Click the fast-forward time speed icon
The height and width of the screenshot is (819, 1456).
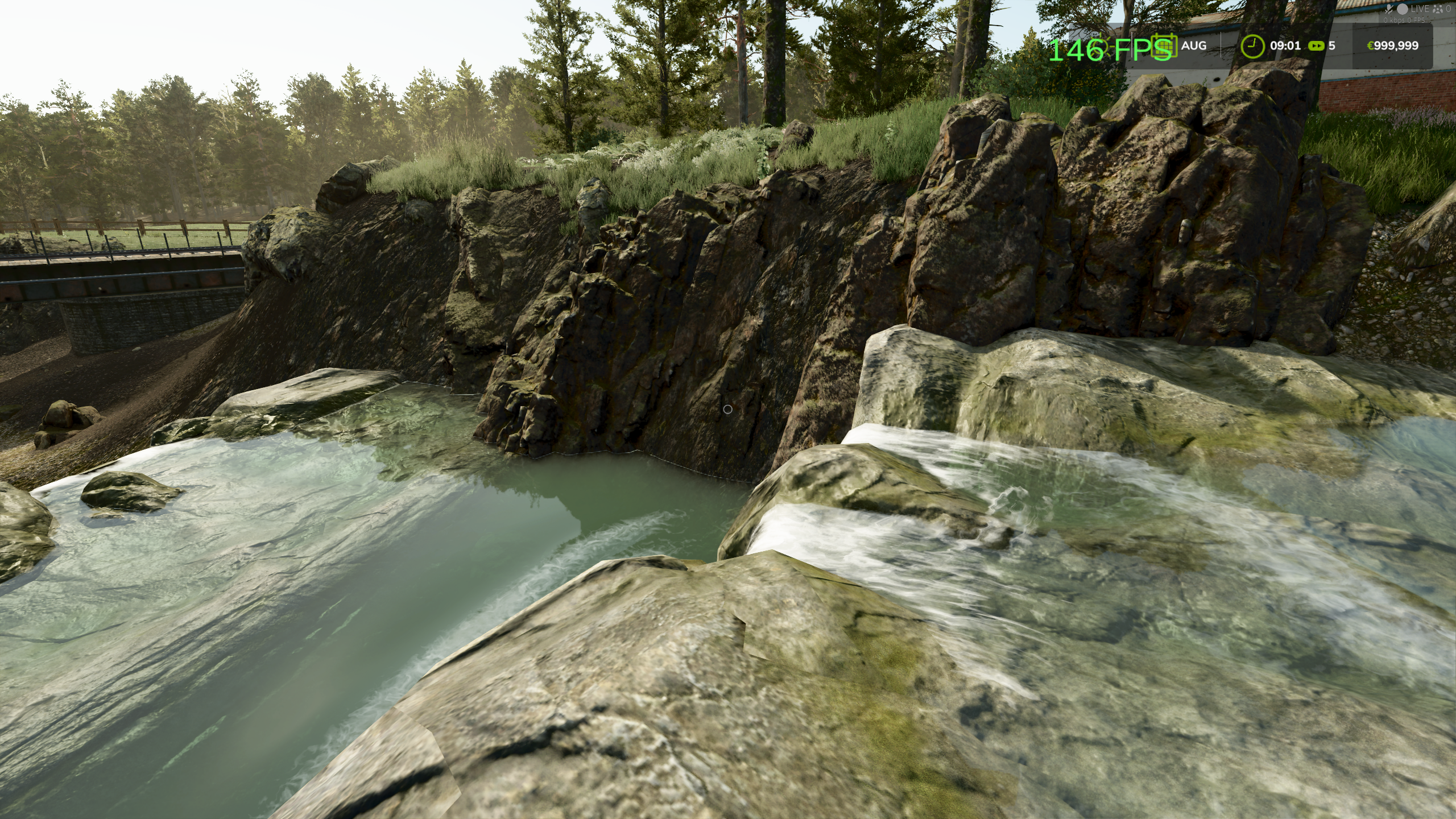point(1316,45)
